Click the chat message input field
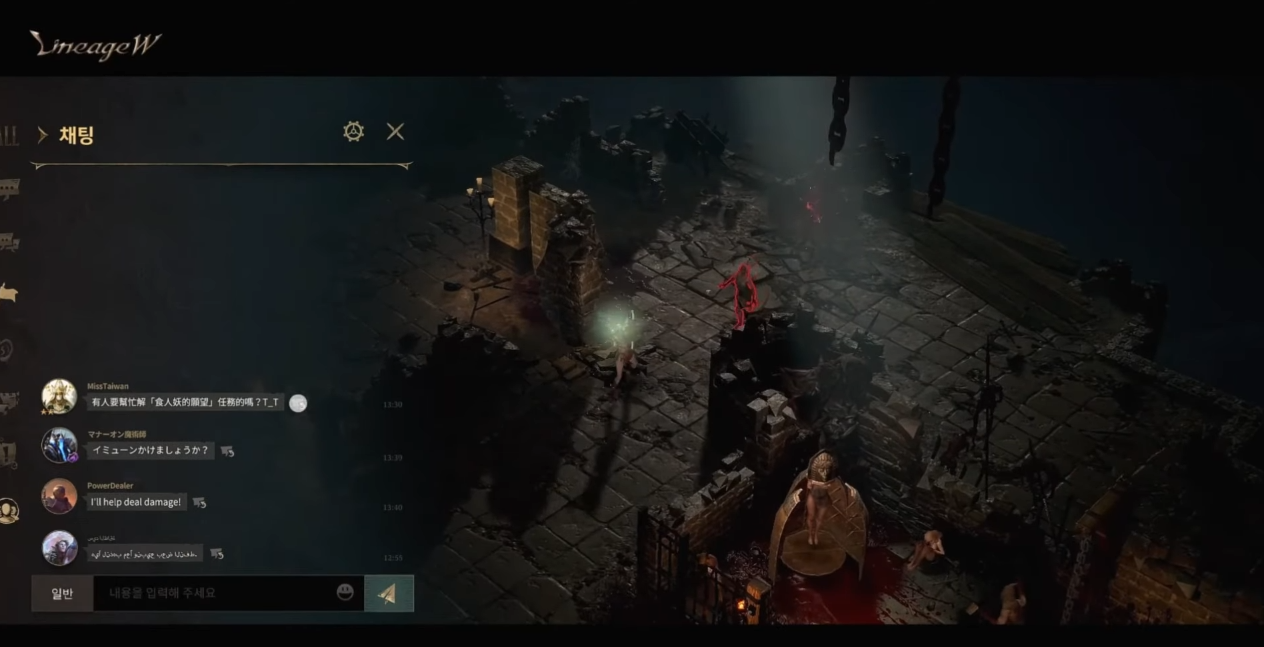The width and height of the screenshot is (1264, 647). tap(215, 593)
